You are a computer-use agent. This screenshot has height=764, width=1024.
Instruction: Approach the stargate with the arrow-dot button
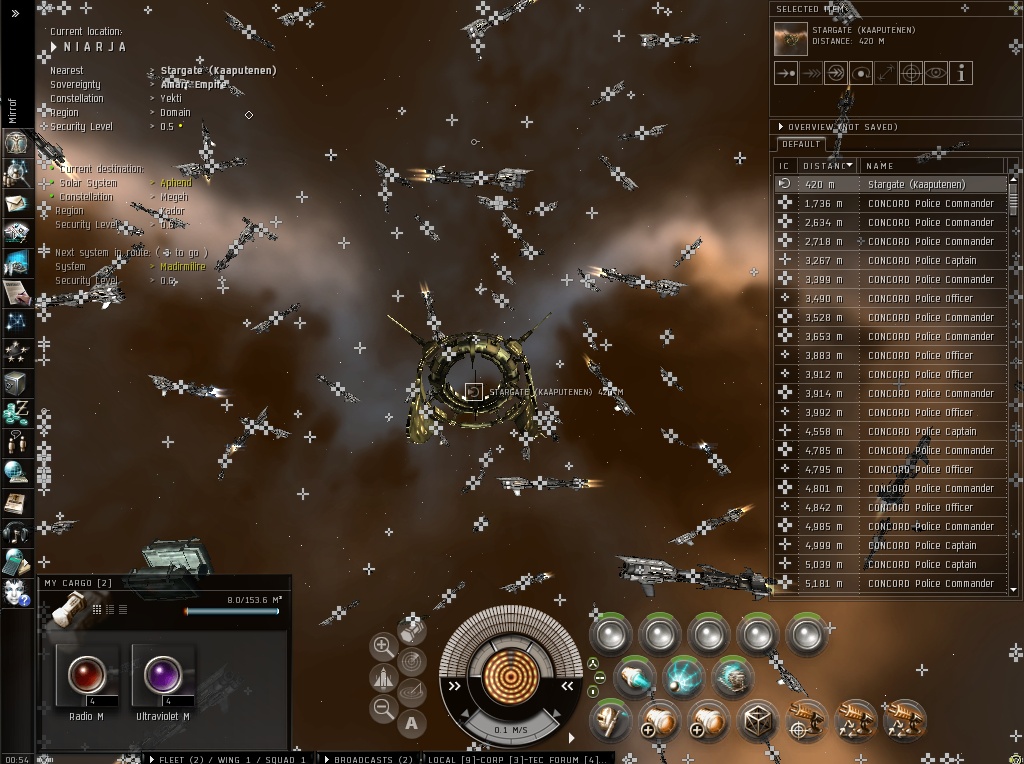[x=786, y=73]
